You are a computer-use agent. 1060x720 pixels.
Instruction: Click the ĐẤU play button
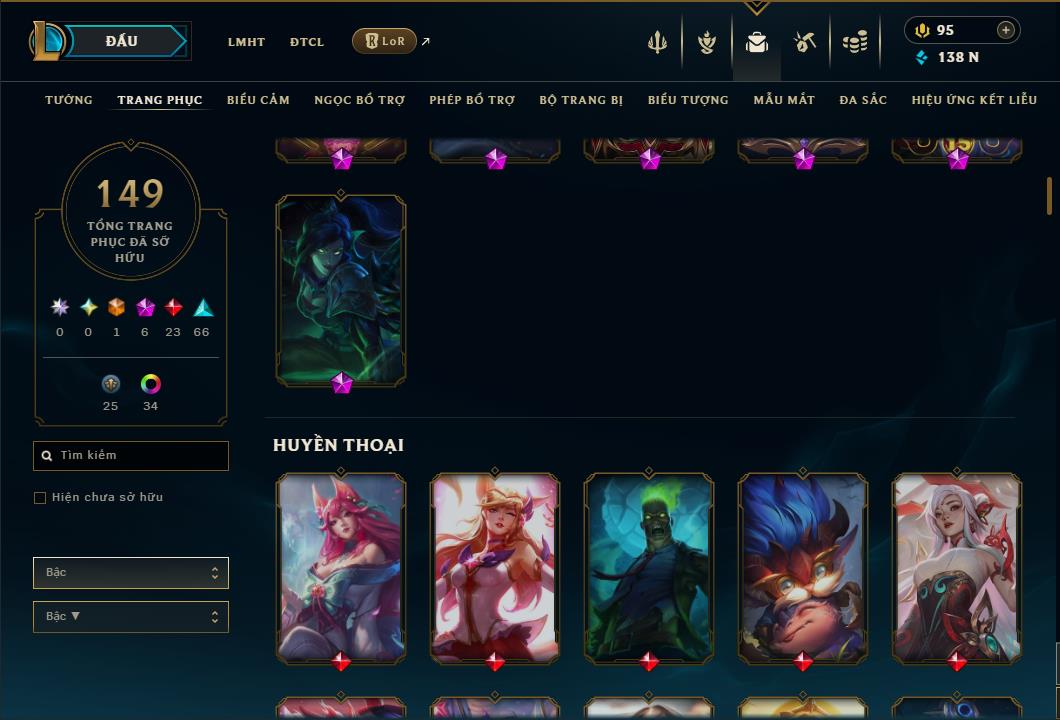pyautogui.click(x=122, y=41)
